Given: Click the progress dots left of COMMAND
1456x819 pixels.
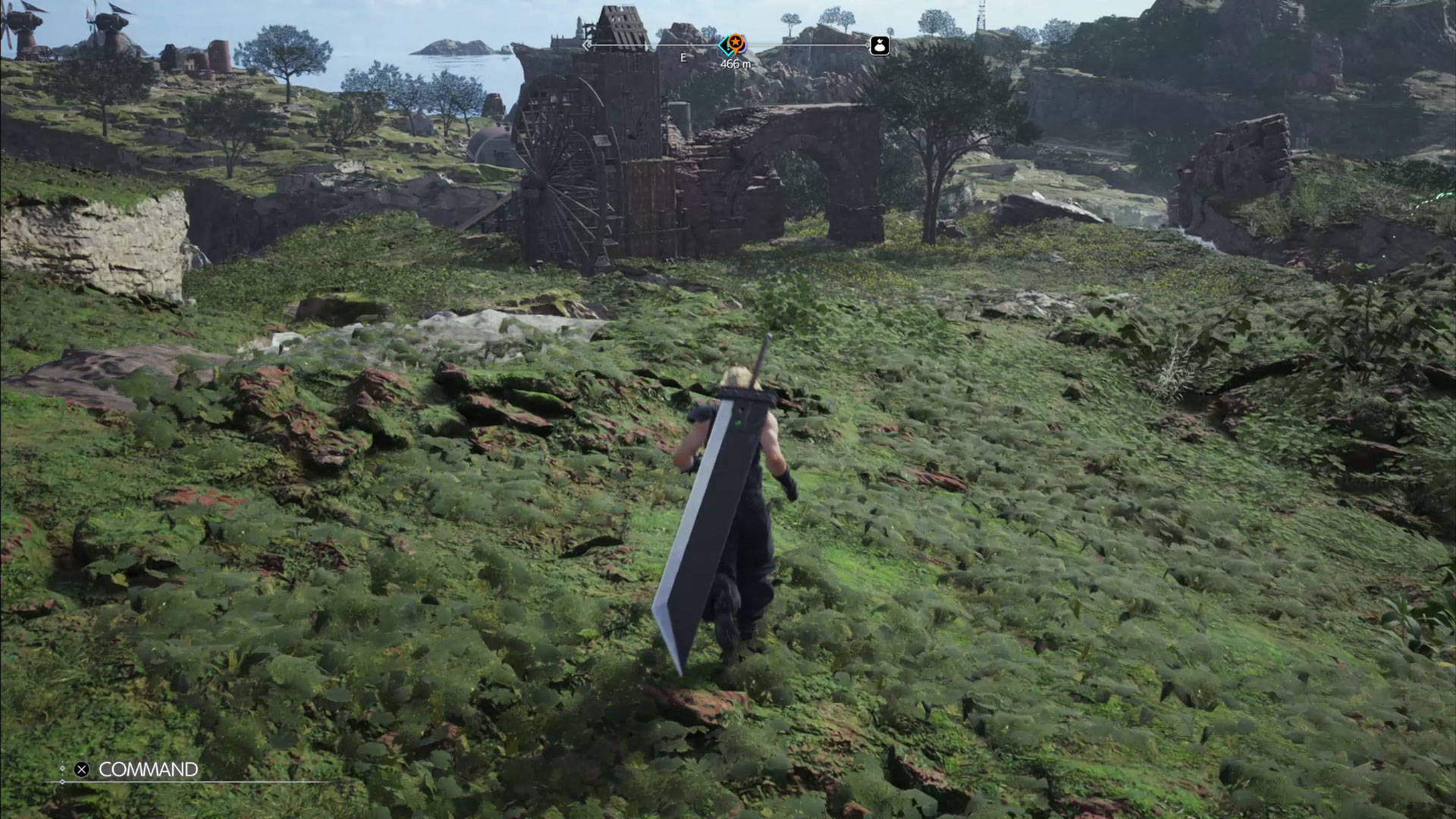Looking at the screenshot, I should pyautogui.click(x=63, y=770).
